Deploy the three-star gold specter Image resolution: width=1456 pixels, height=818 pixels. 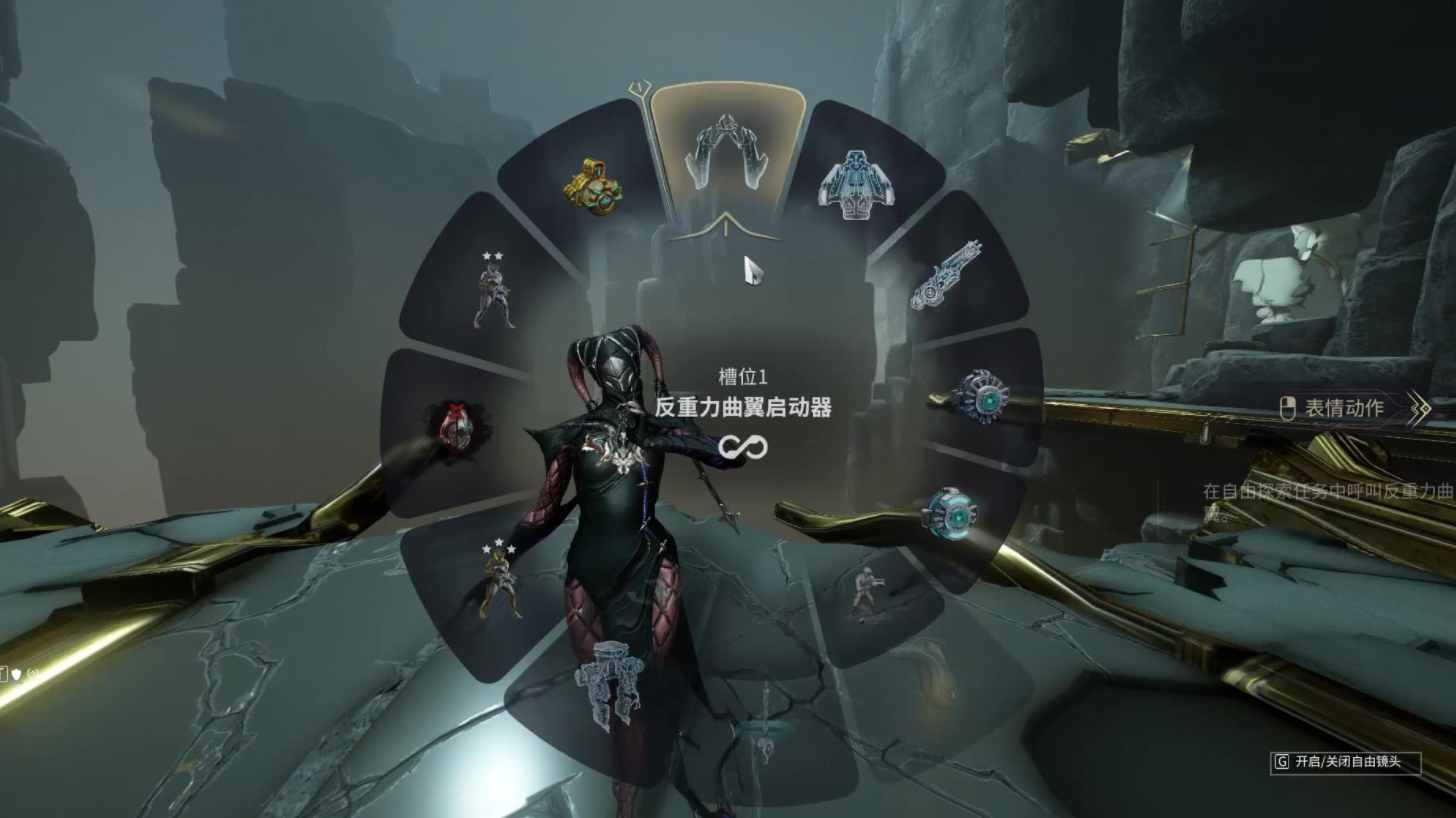click(498, 581)
